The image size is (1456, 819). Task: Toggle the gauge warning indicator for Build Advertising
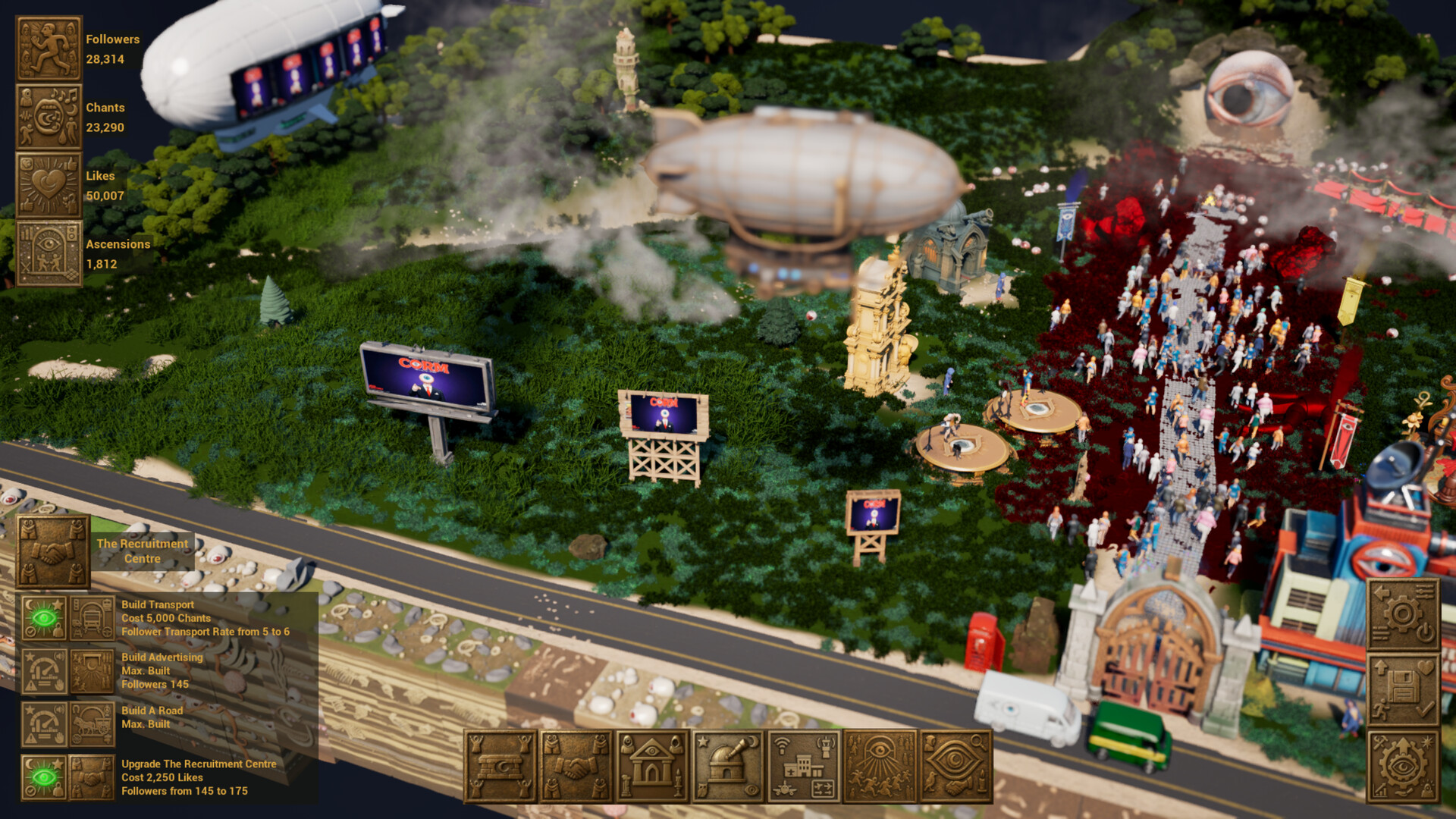pos(44,670)
